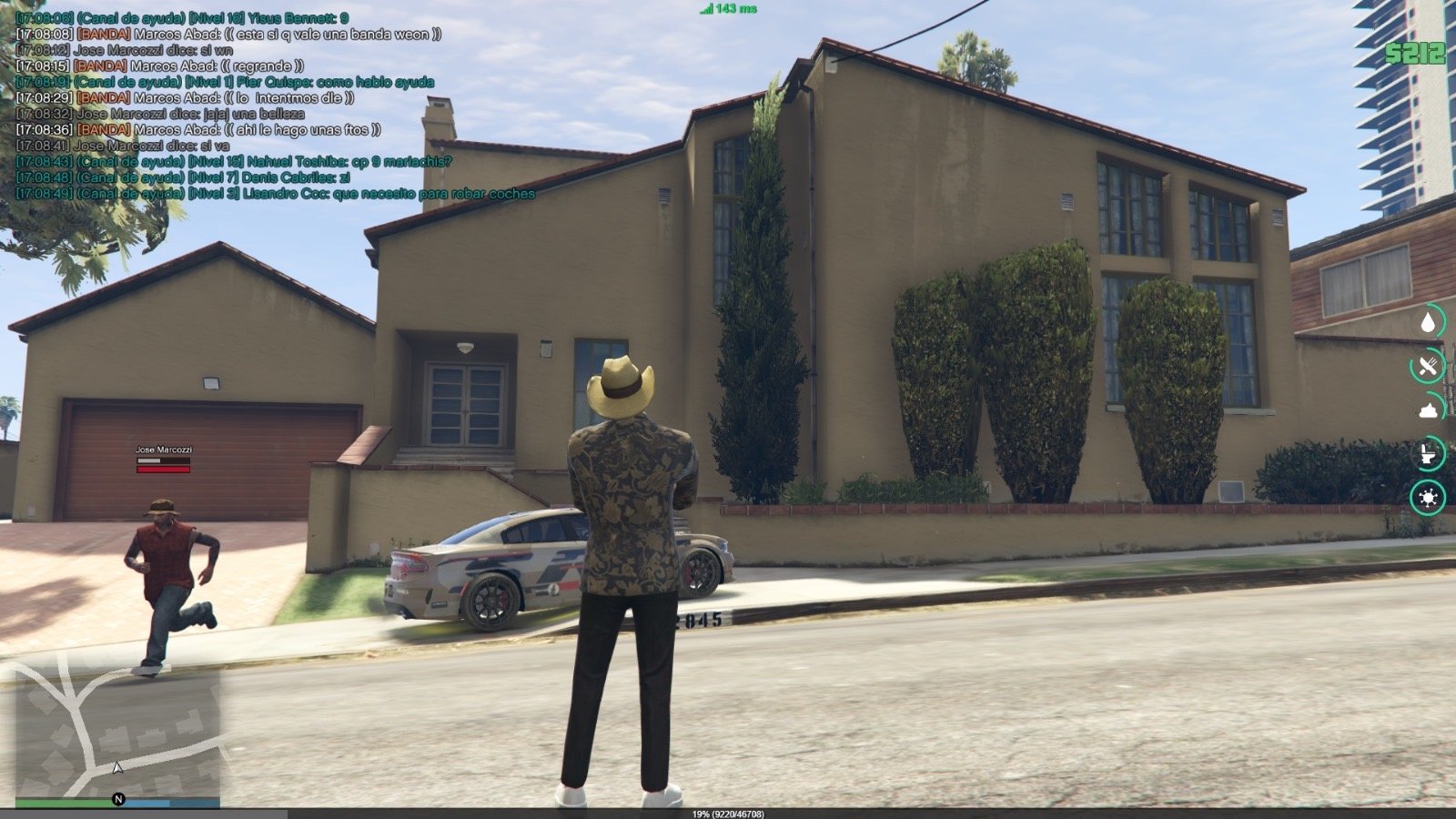This screenshot has width=1456, height=819.
Task: Select Nahuel Toshiba's mariachis help message
Action: pos(234,162)
